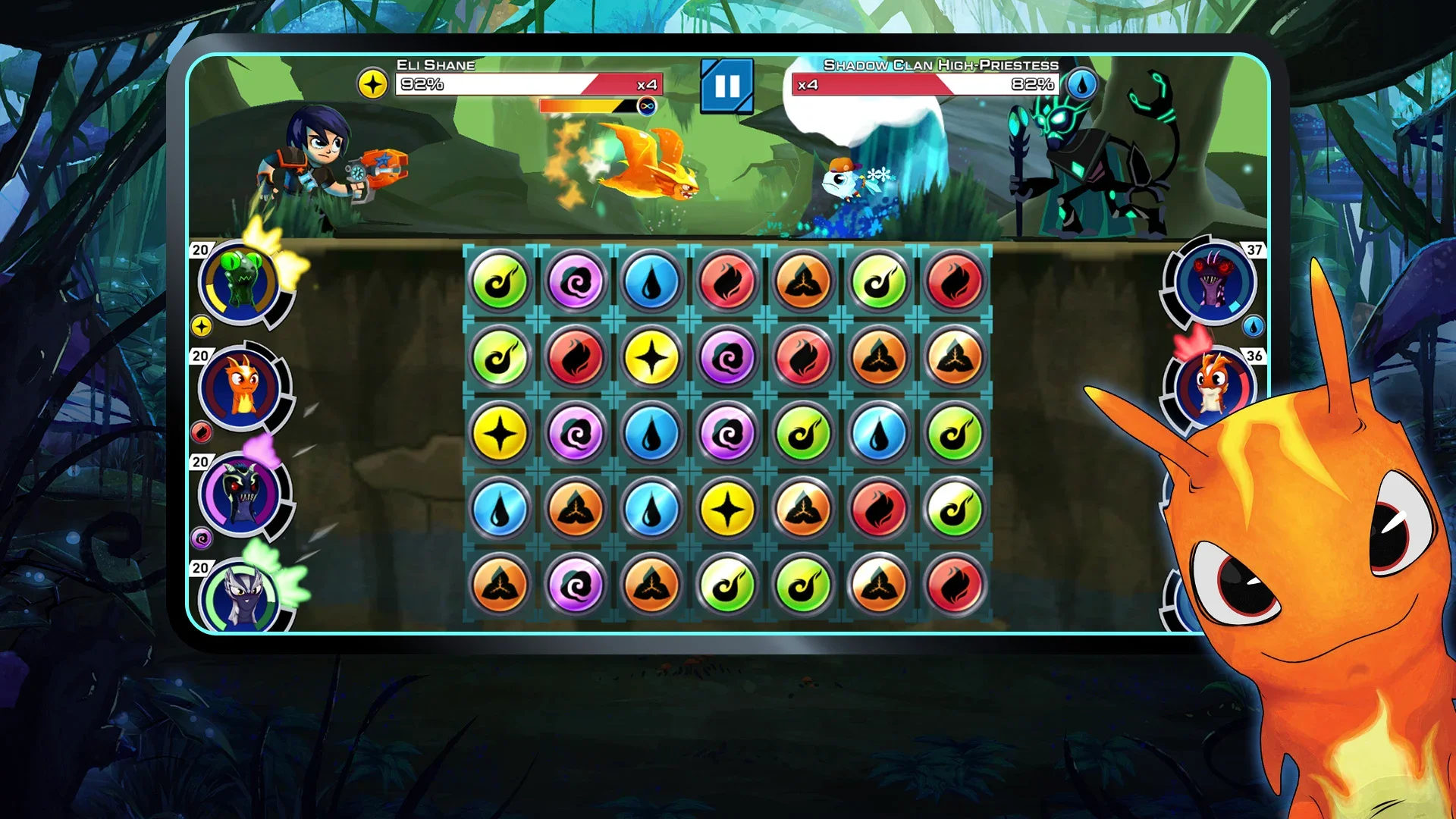Pick the dark purple red-eyed slug portrait
The width and height of the screenshot is (1456, 819).
(240, 494)
